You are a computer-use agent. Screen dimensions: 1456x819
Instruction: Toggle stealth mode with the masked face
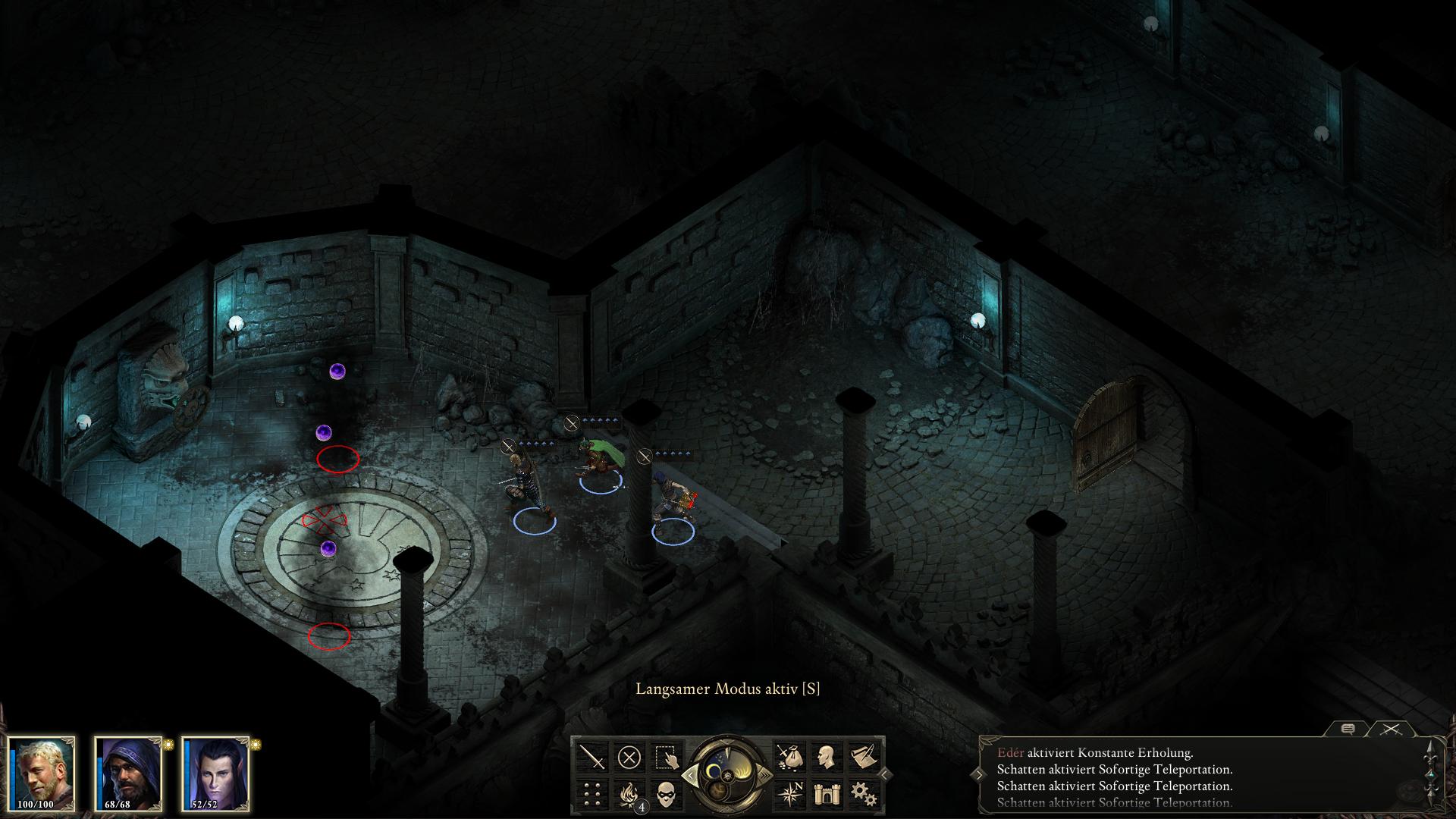point(667,793)
